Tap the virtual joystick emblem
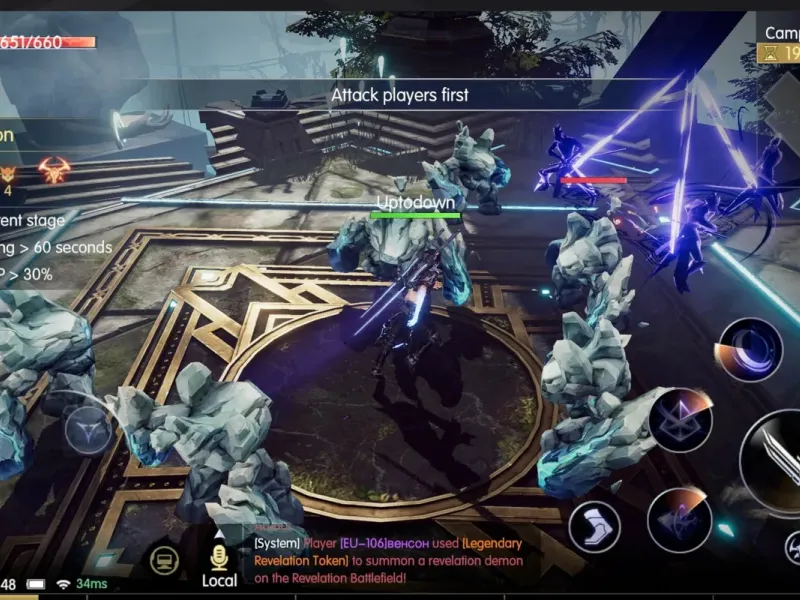Screen dimensions: 800x600 (88, 431)
